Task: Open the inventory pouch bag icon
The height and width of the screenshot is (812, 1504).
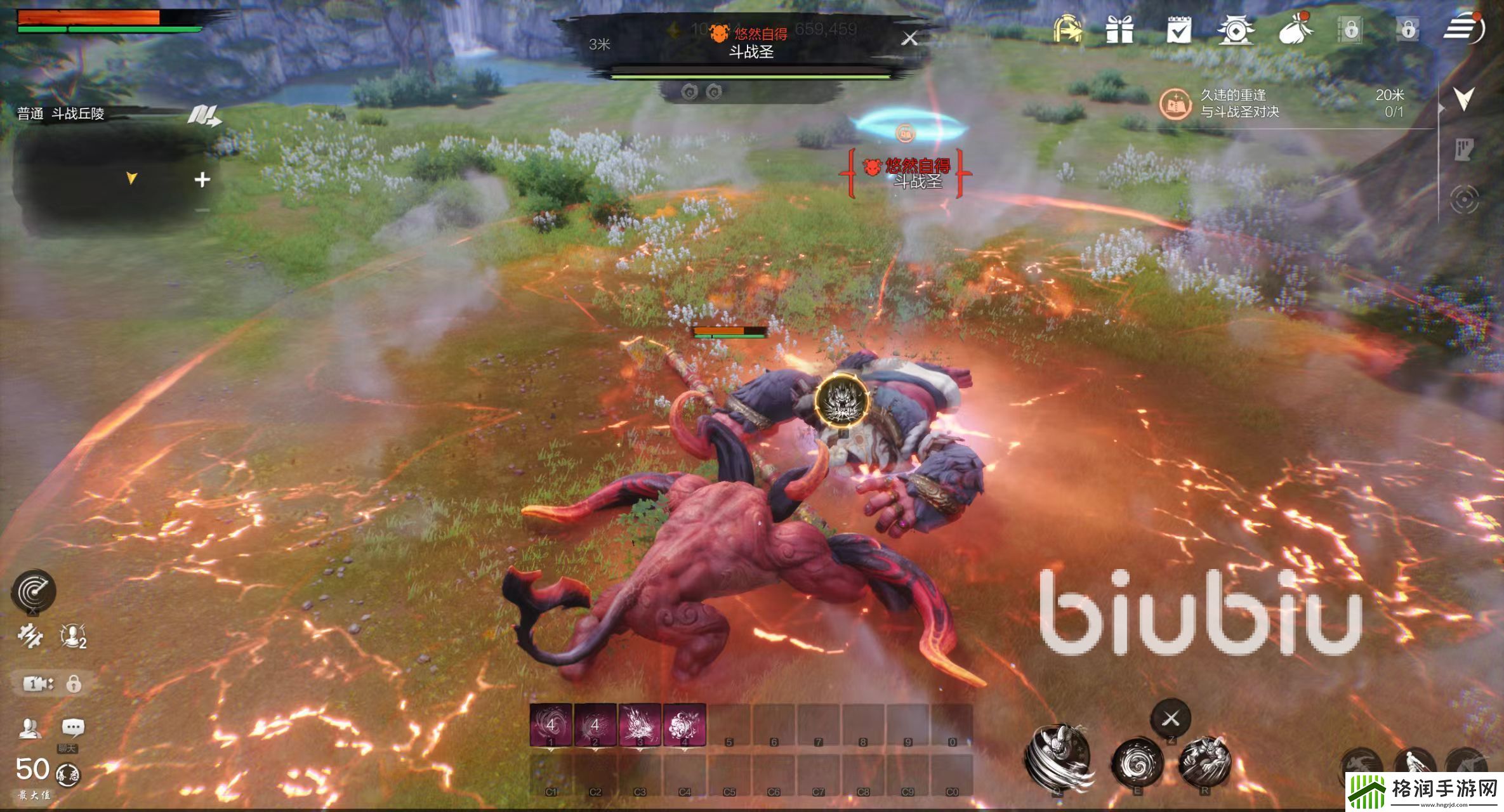Action: 1295,29
